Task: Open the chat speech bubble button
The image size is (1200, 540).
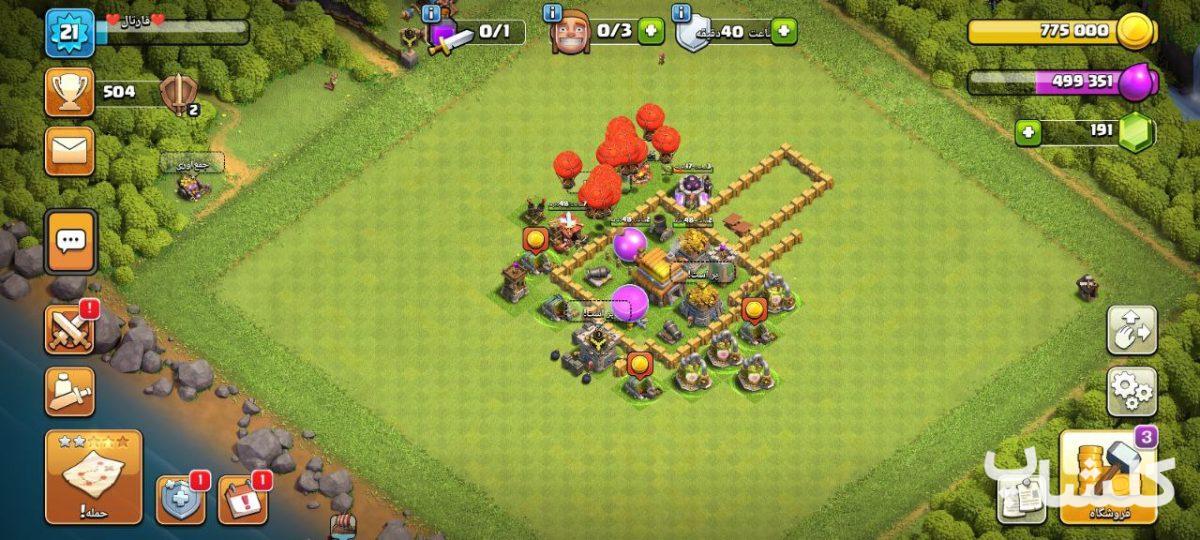Action: pos(70,241)
